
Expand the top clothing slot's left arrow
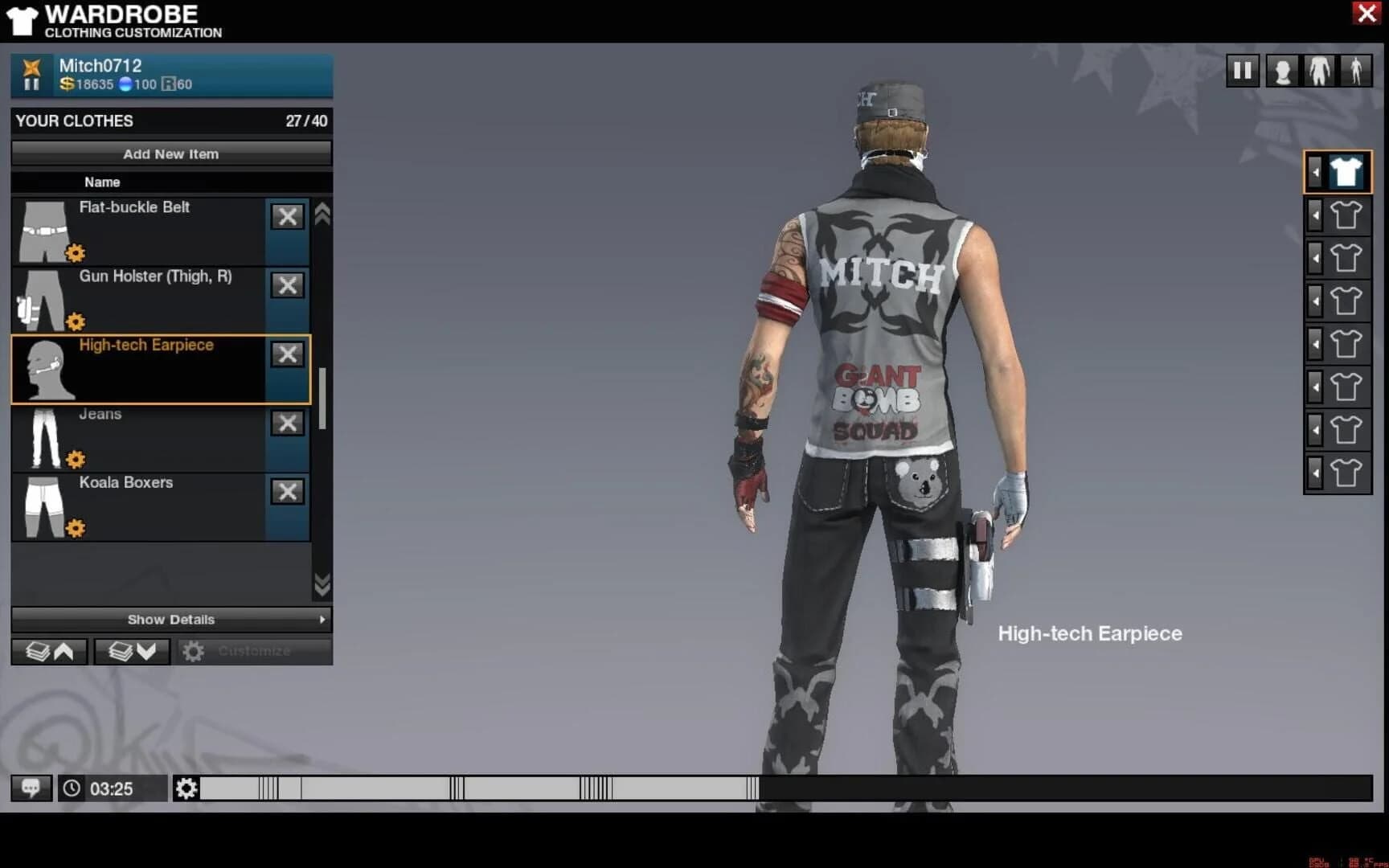coord(1315,171)
